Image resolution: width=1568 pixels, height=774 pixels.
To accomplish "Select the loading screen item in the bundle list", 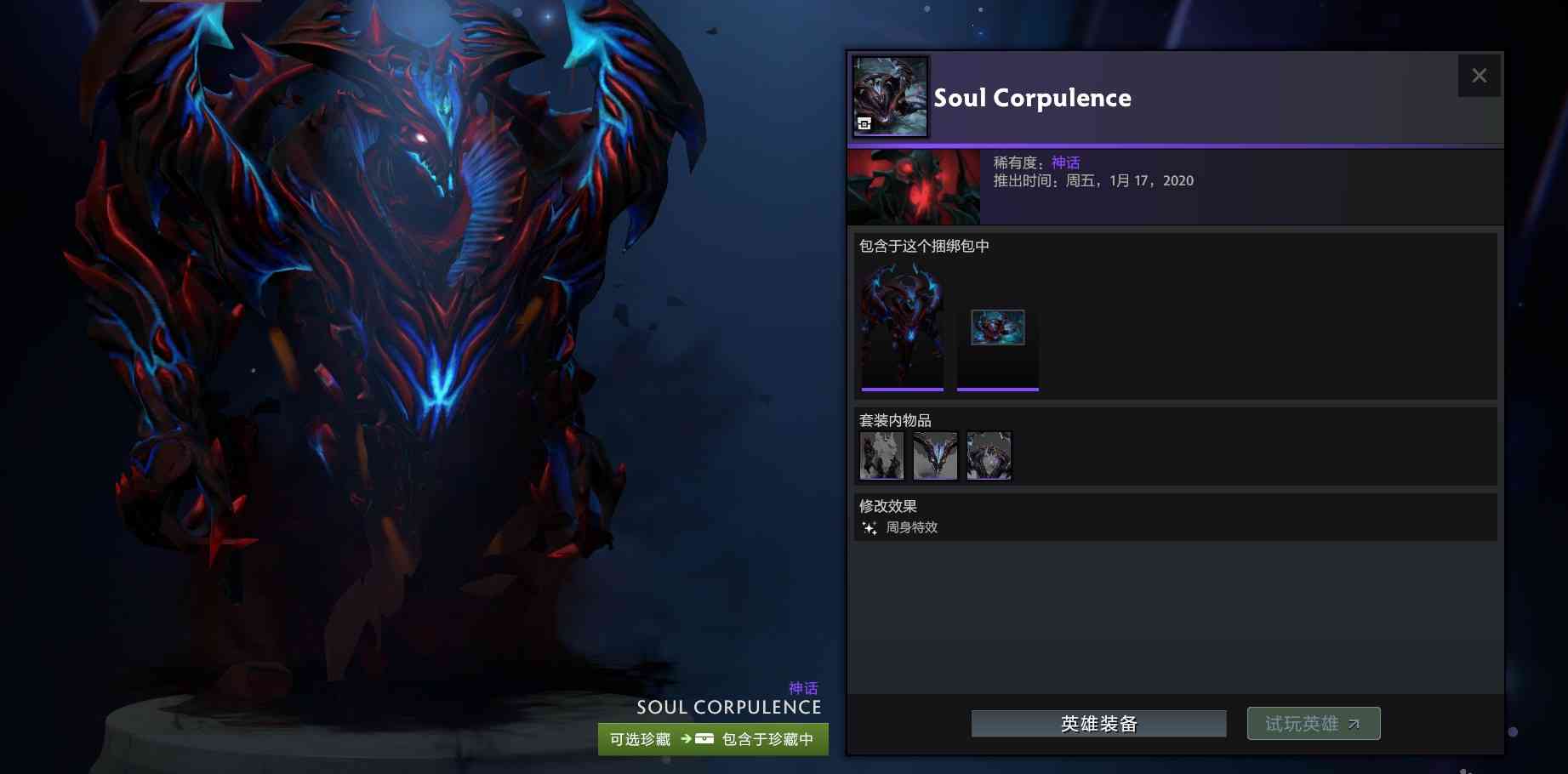I will pyautogui.click(x=997, y=330).
